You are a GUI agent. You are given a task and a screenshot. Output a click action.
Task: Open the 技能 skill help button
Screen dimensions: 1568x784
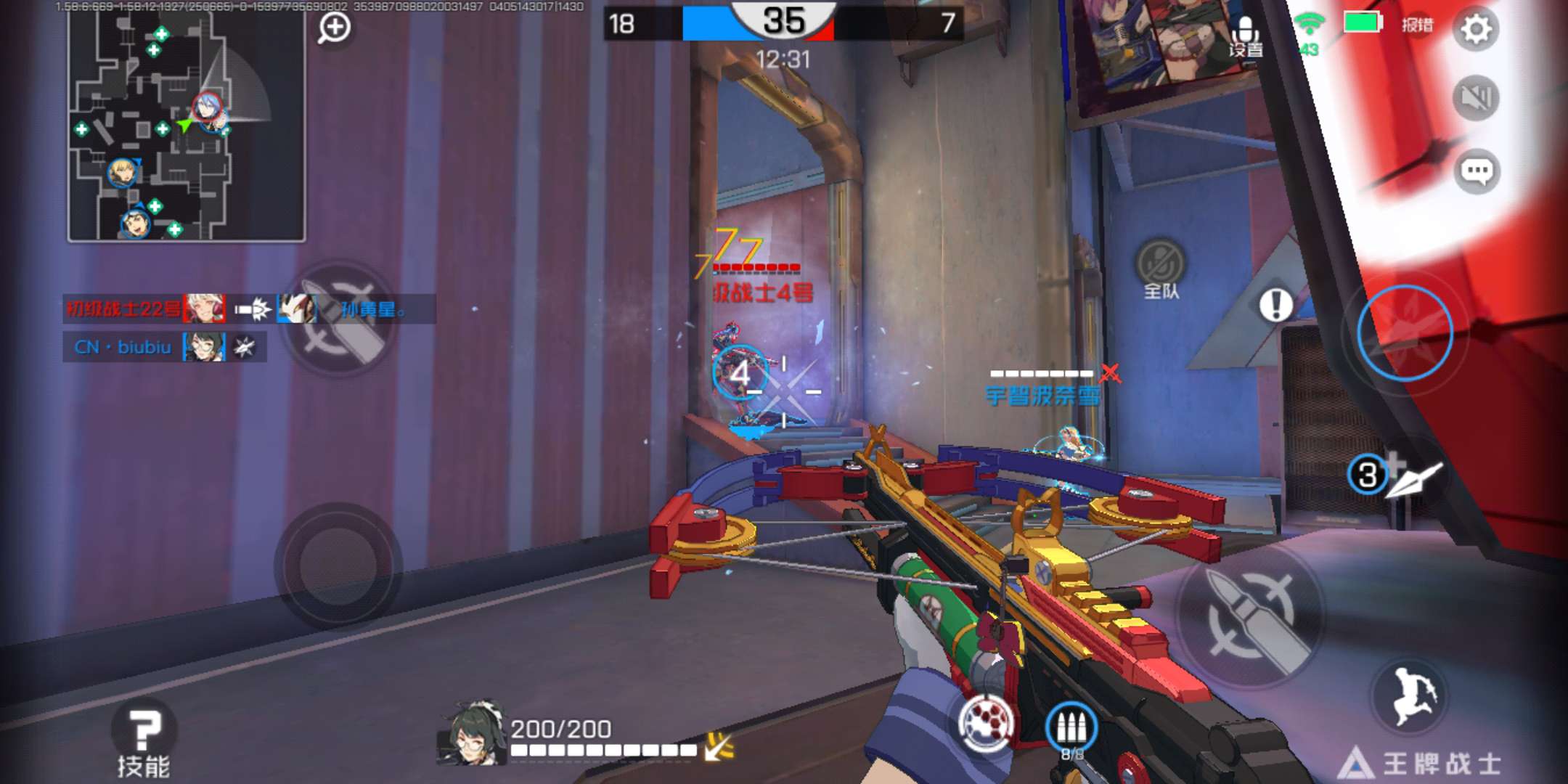pos(144,742)
